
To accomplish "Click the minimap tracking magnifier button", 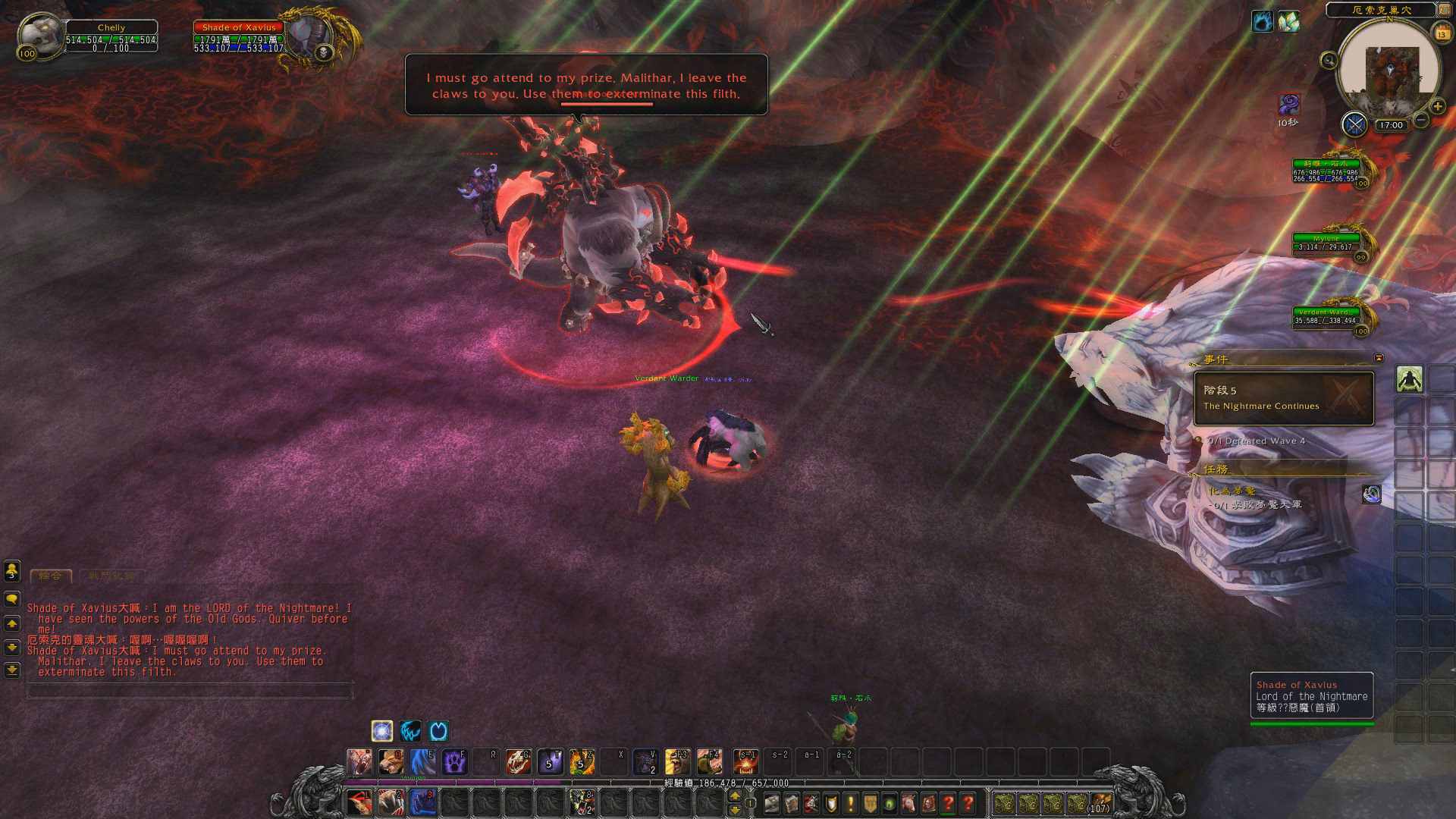I will (1329, 61).
